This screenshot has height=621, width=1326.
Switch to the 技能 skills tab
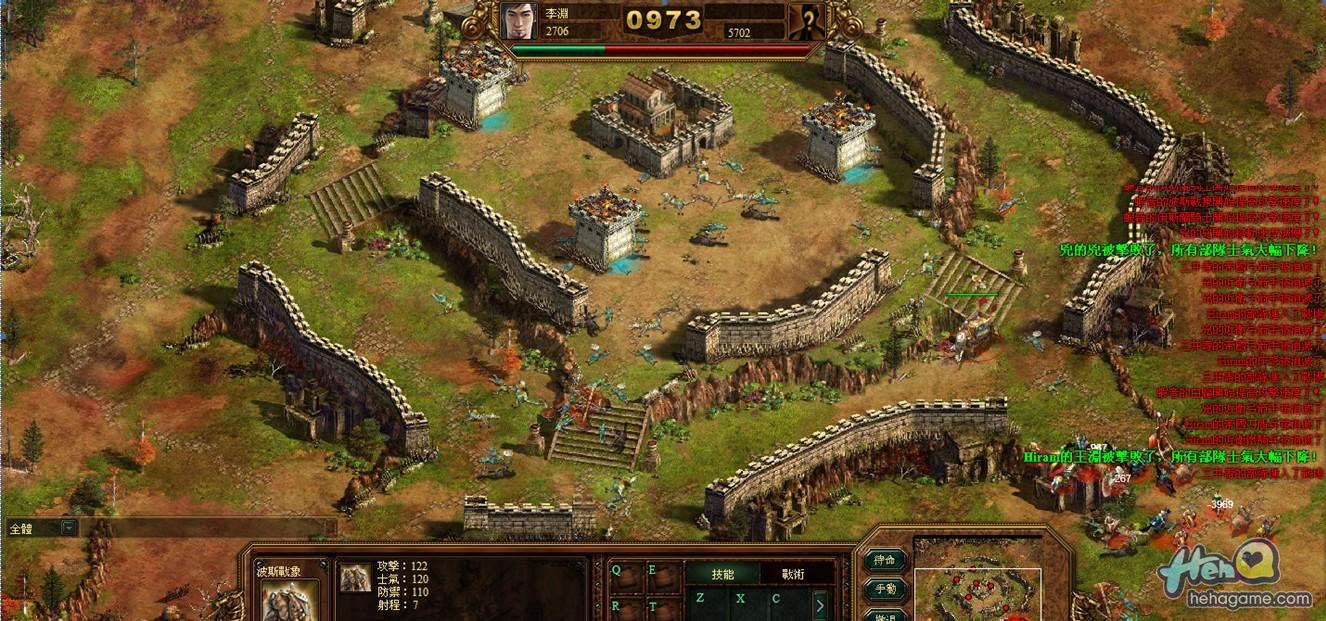click(x=722, y=574)
